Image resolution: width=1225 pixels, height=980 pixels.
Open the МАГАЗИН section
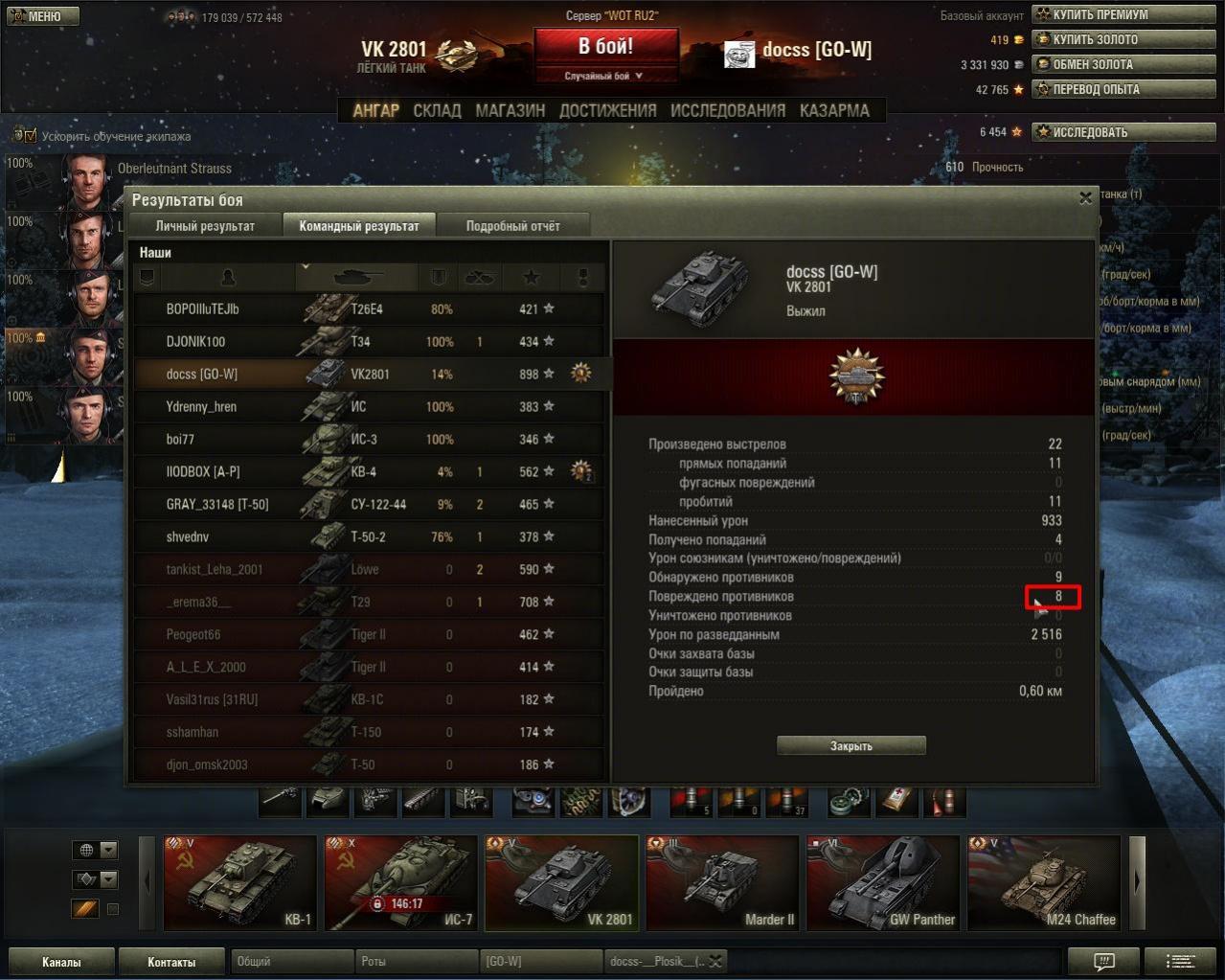[x=510, y=110]
